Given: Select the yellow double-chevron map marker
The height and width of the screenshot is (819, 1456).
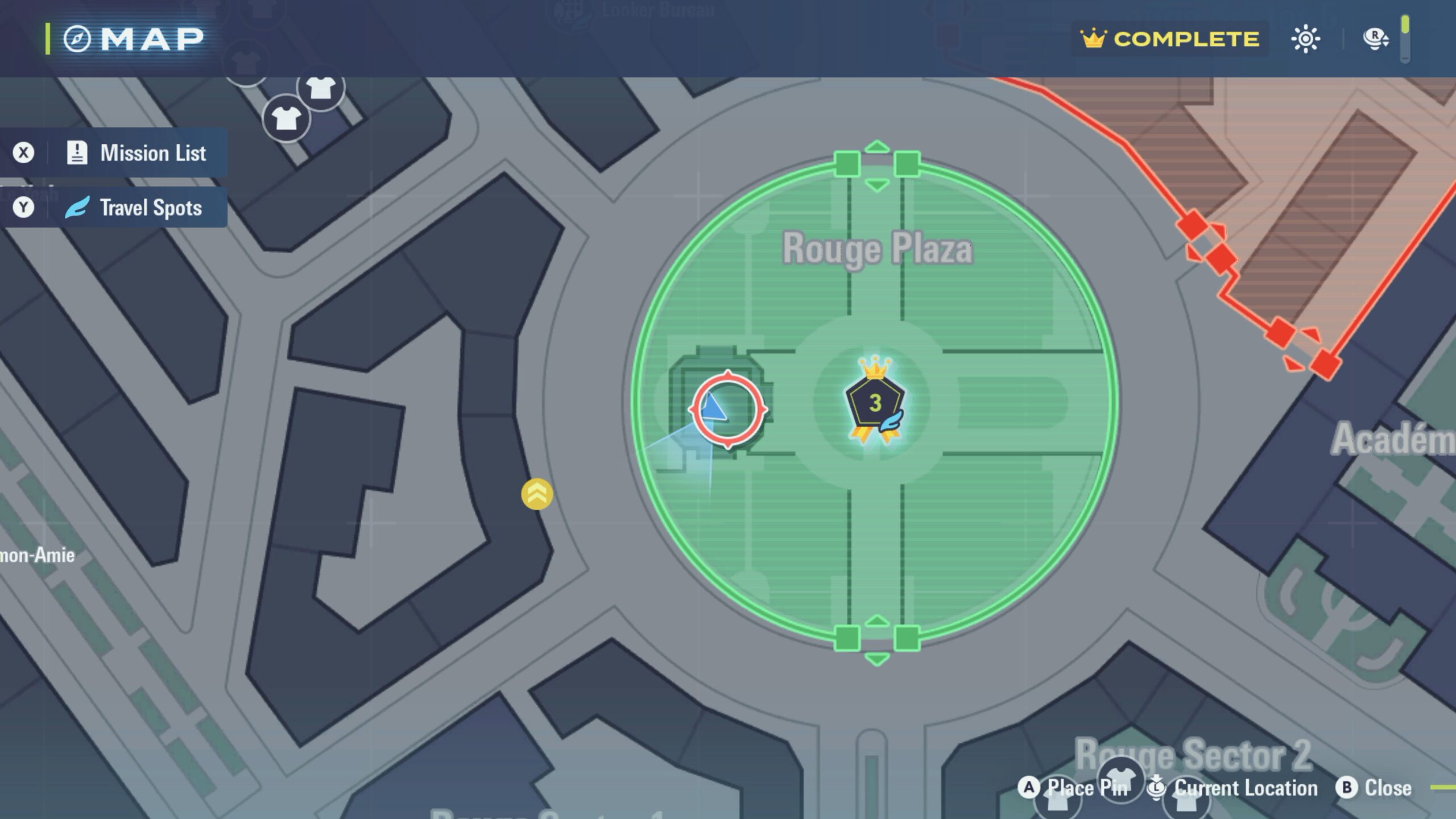Looking at the screenshot, I should [537, 494].
